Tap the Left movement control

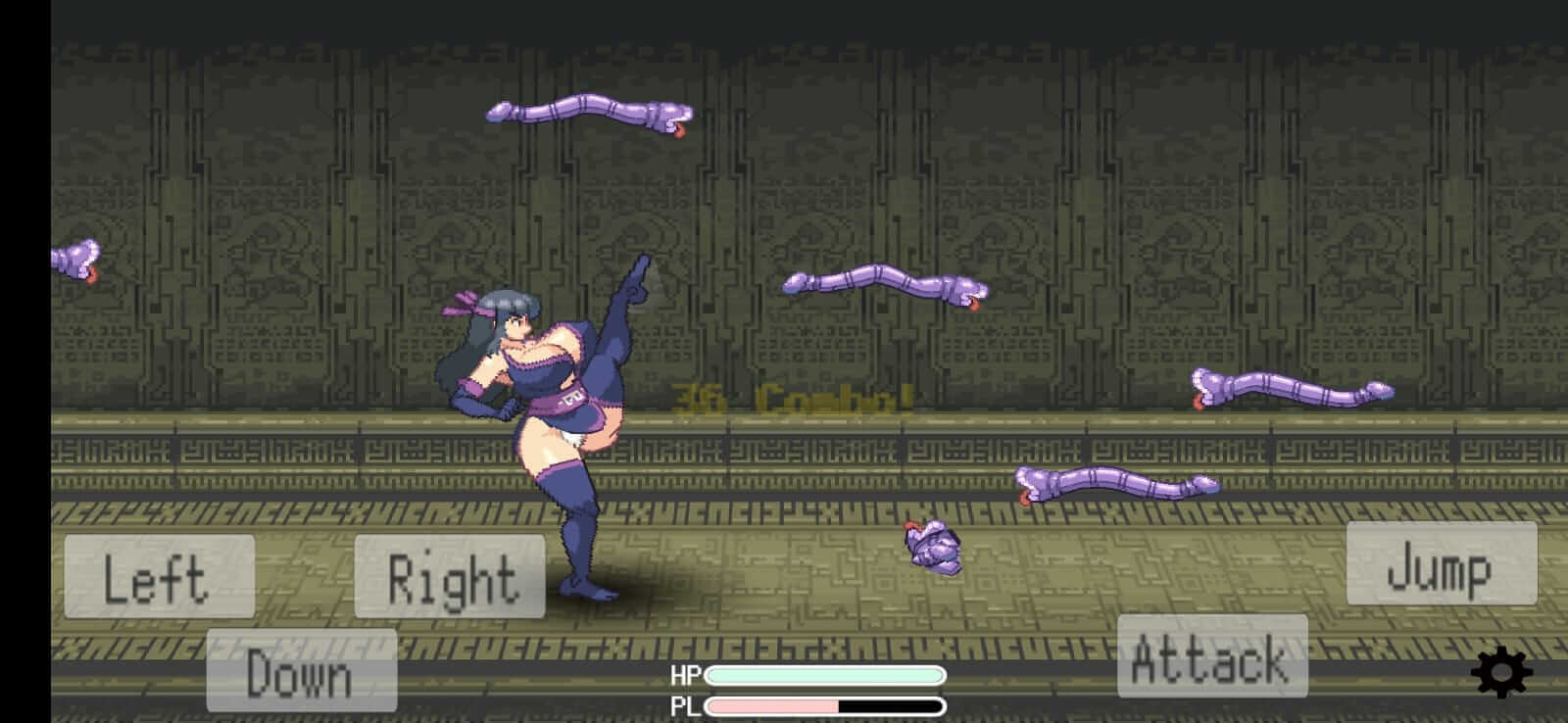click(x=159, y=578)
